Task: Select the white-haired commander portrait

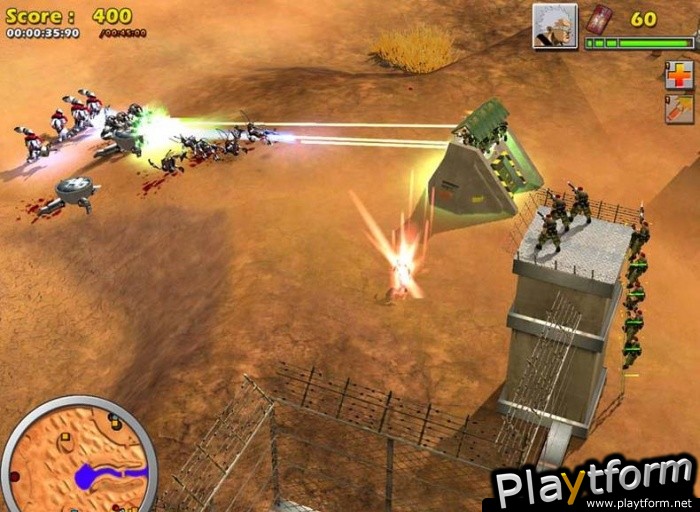Action: pyautogui.click(x=554, y=25)
